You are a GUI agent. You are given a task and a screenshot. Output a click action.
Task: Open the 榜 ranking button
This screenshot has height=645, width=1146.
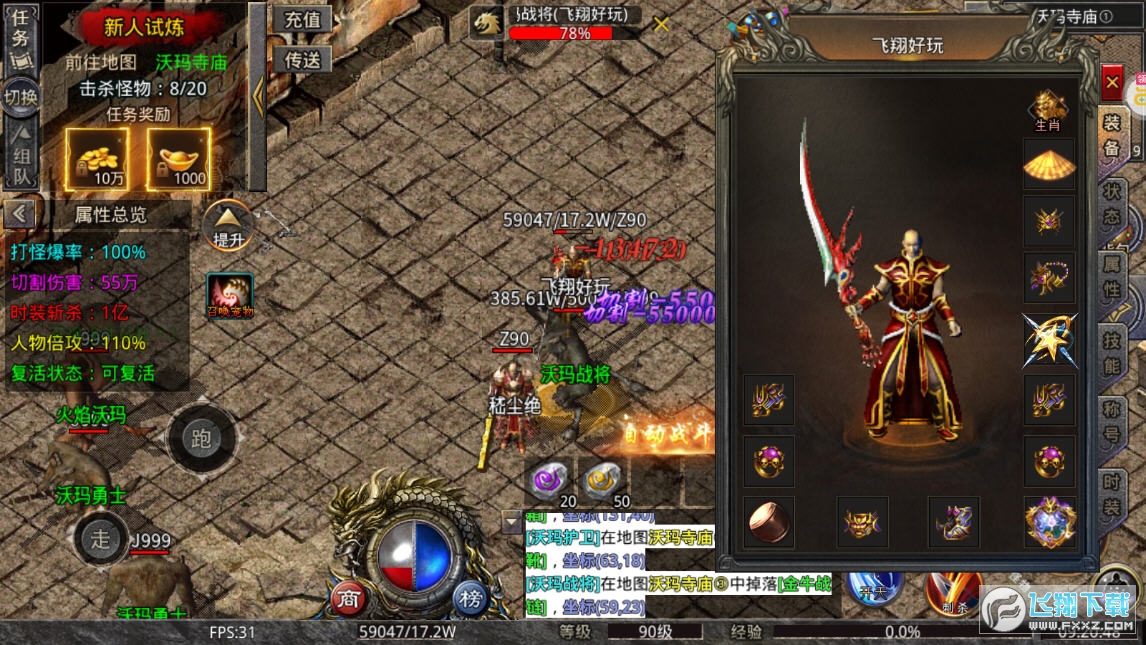coord(470,599)
